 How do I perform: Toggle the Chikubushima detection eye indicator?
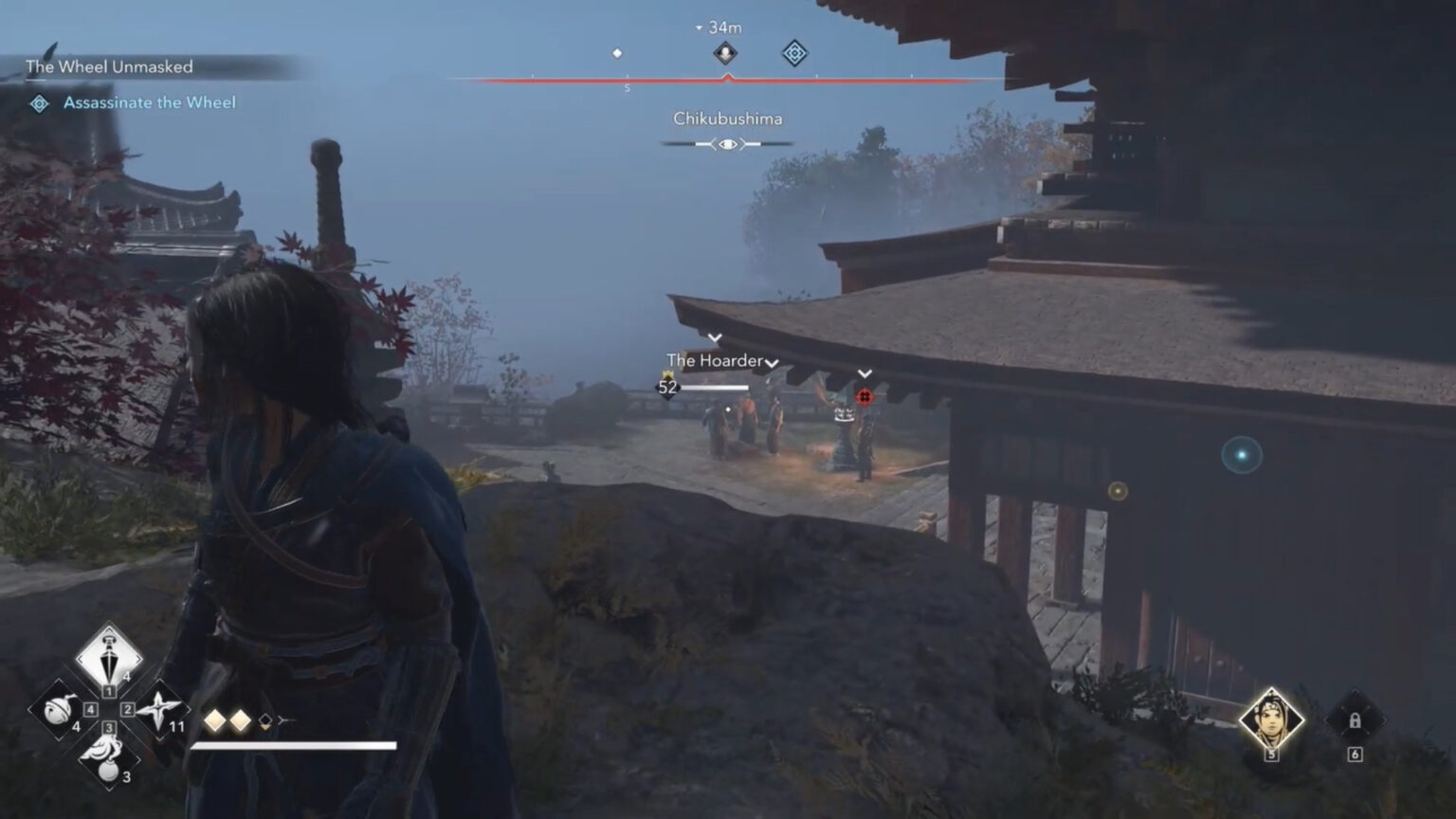(726, 142)
